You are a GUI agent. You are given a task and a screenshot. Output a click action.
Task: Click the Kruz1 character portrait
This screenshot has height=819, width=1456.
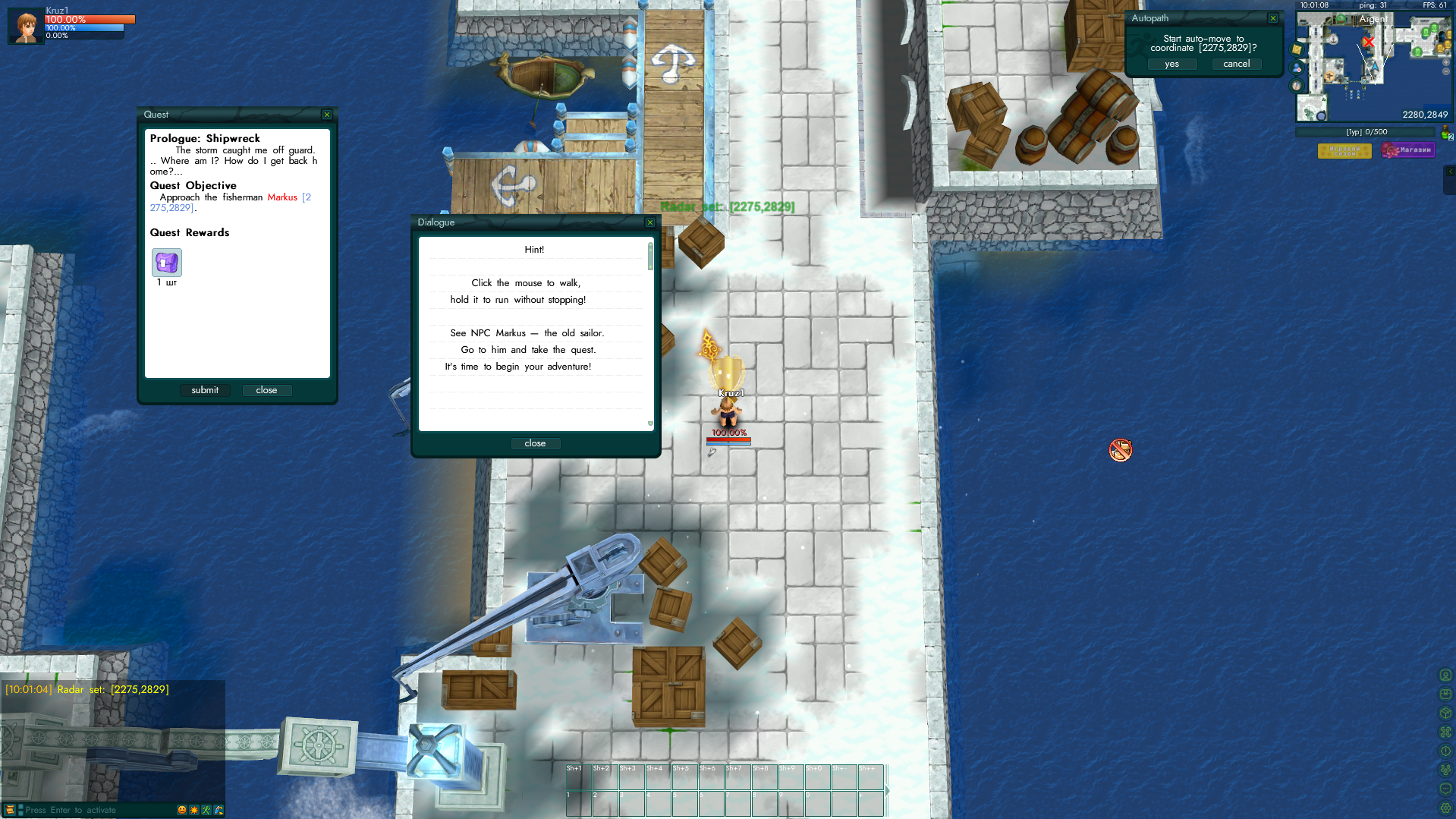27,27
